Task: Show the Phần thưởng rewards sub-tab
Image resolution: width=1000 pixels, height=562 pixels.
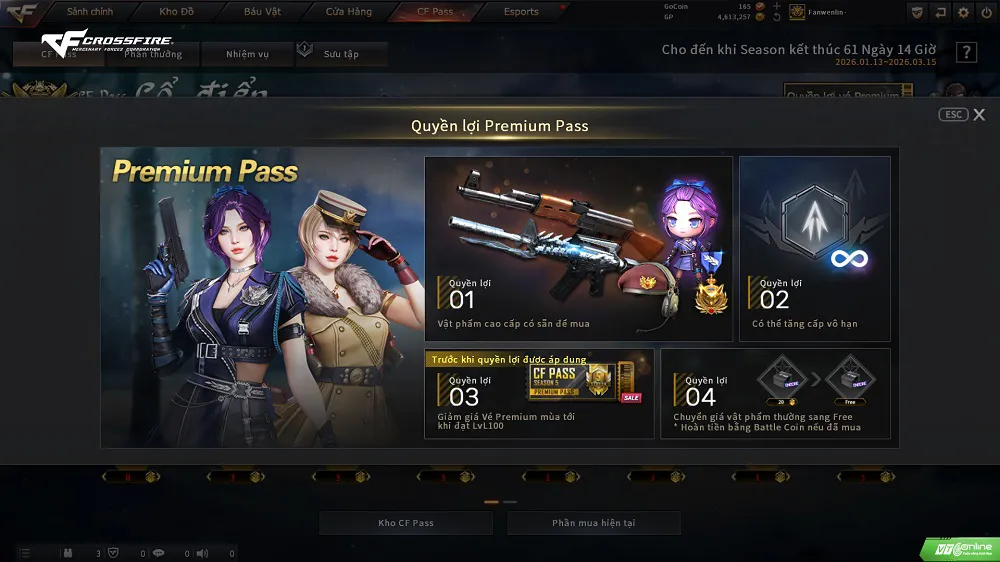Action: (x=153, y=54)
